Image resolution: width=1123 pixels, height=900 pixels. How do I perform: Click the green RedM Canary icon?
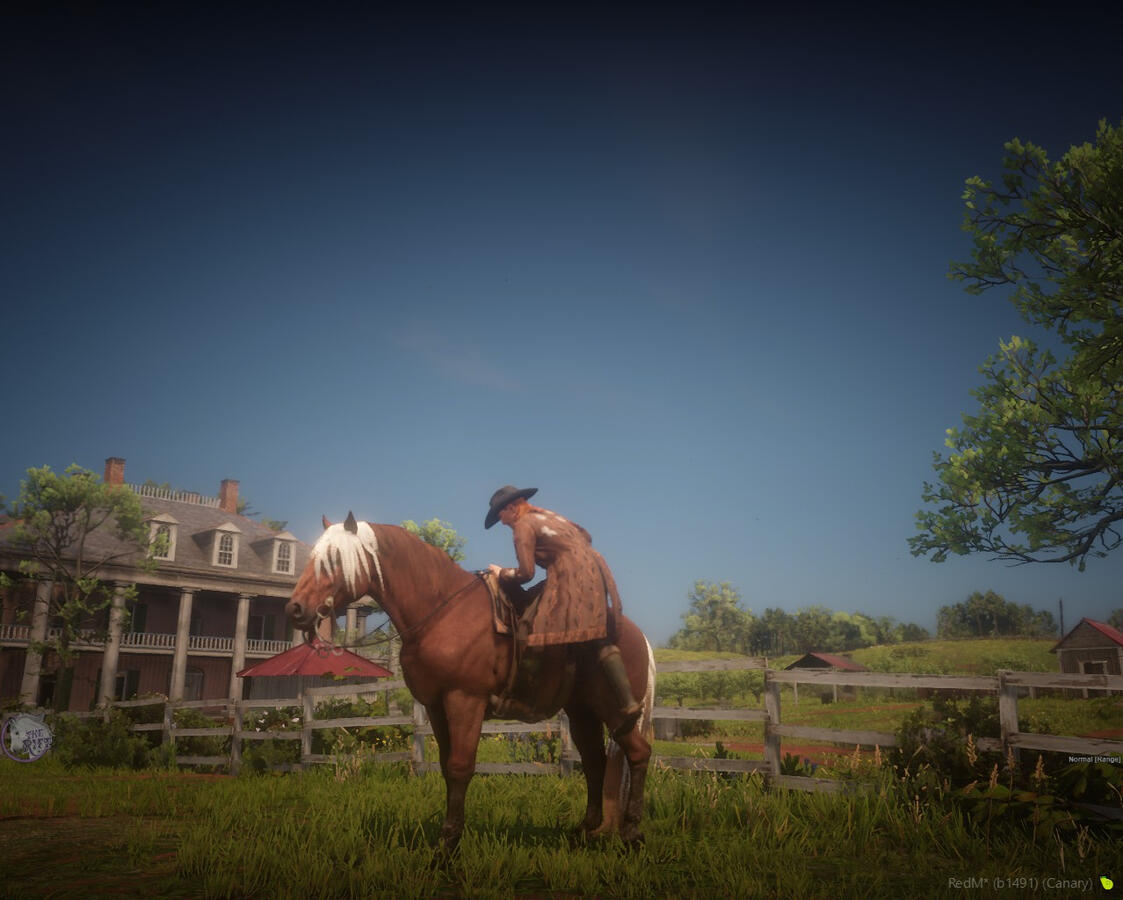coord(1106,883)
